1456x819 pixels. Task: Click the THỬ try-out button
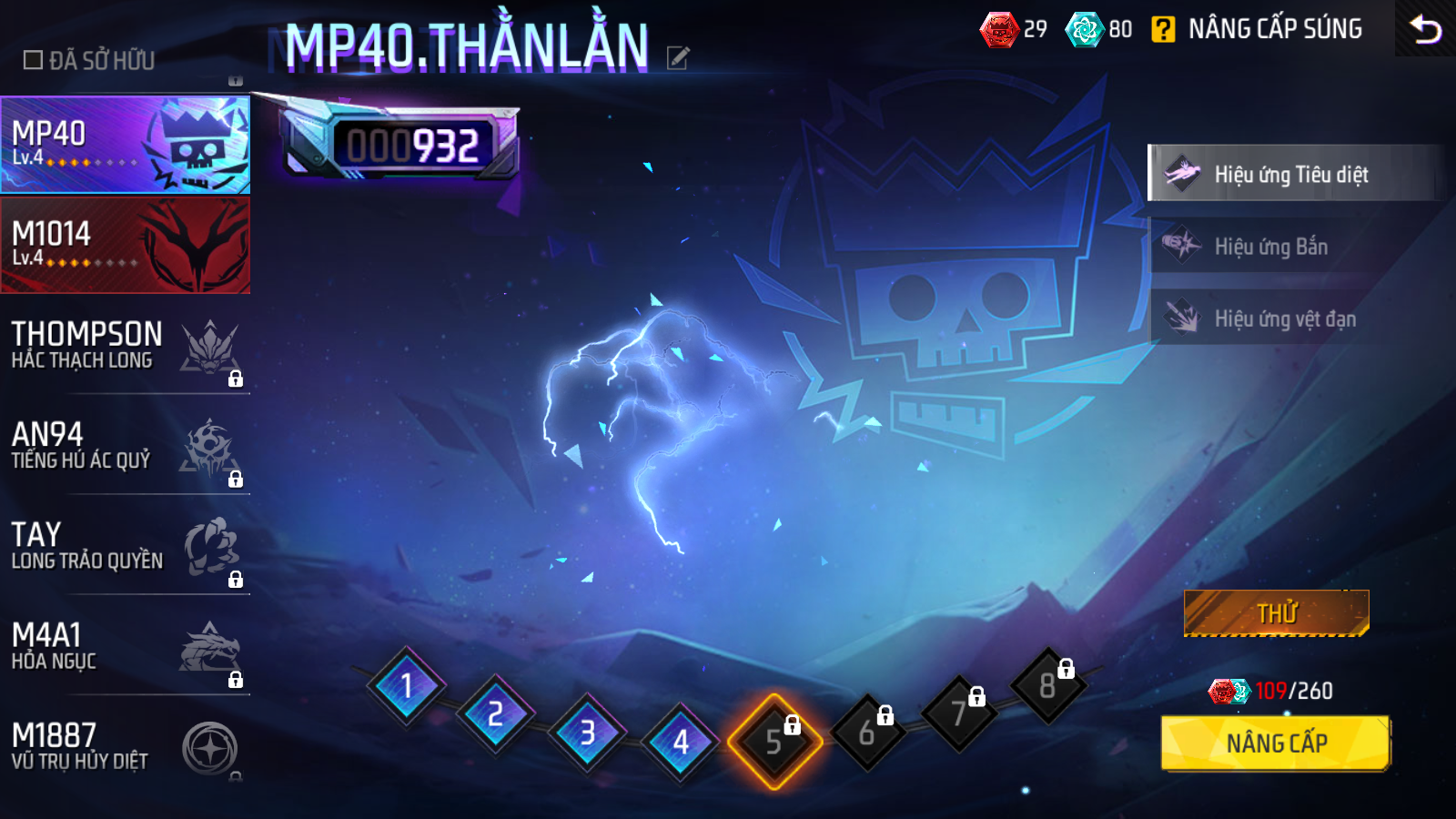click(1276, 613)
